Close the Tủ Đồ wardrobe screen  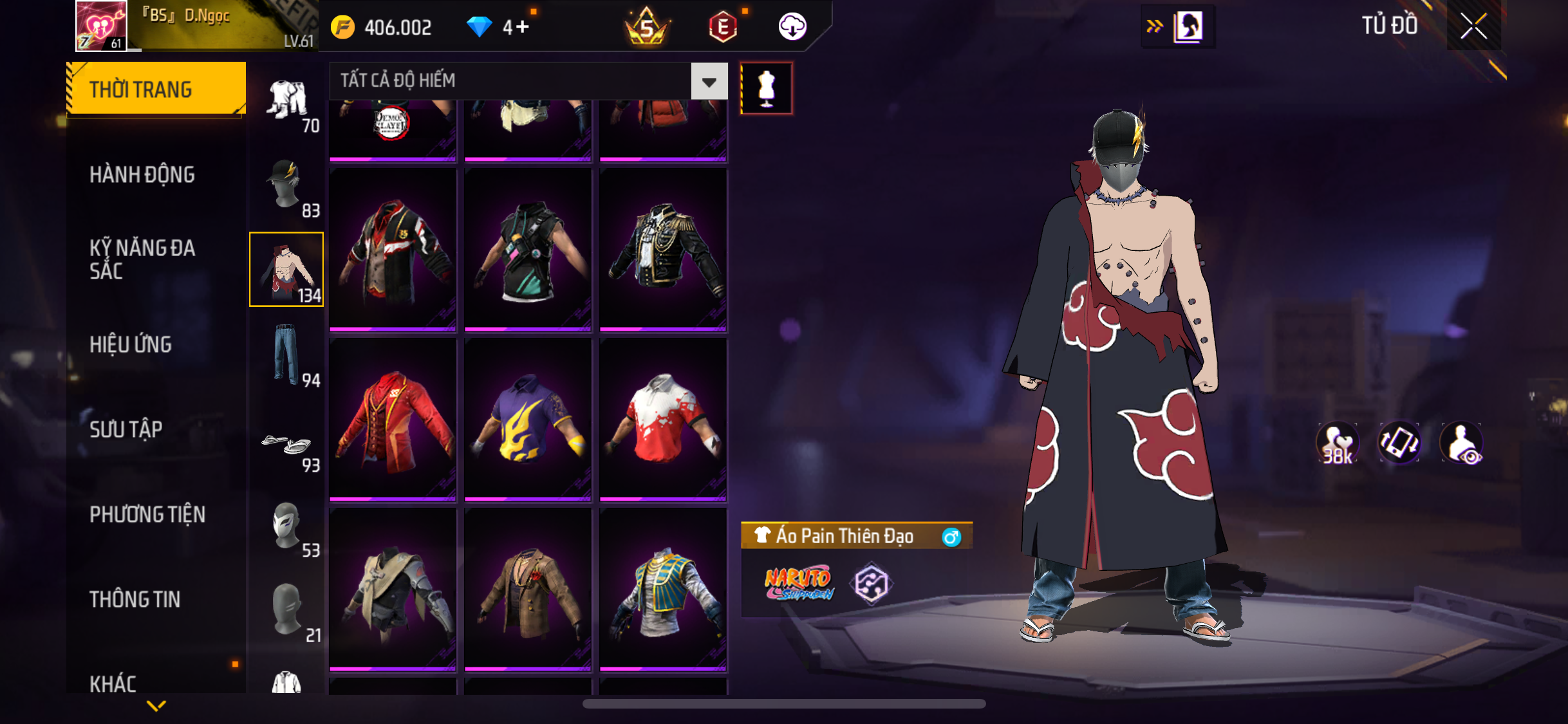pyautogui.click(x=1473, y=26)
